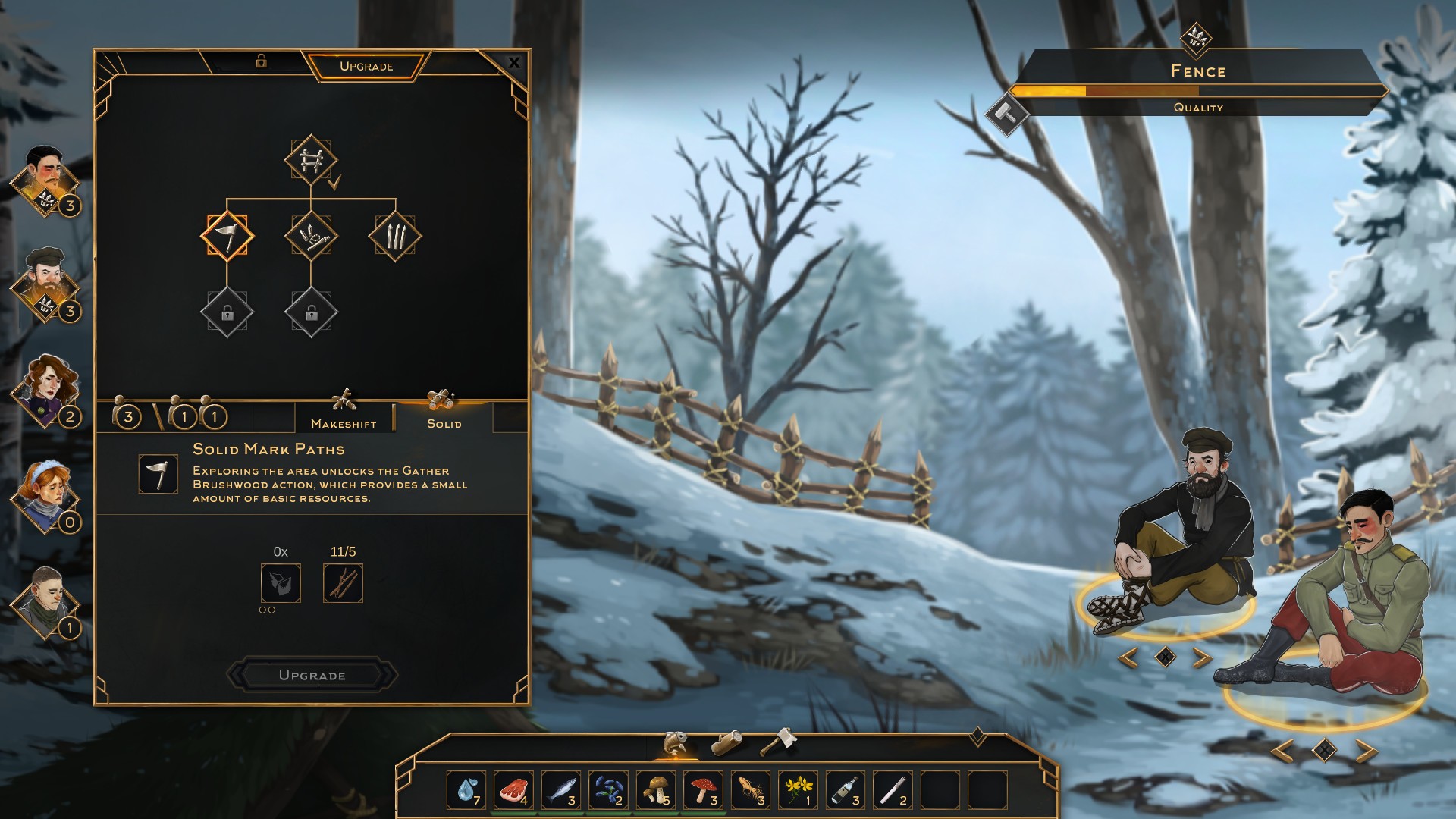1456x819 pixels.
Task: Choose the yellow flower herb slot
Action: [798, 790]
